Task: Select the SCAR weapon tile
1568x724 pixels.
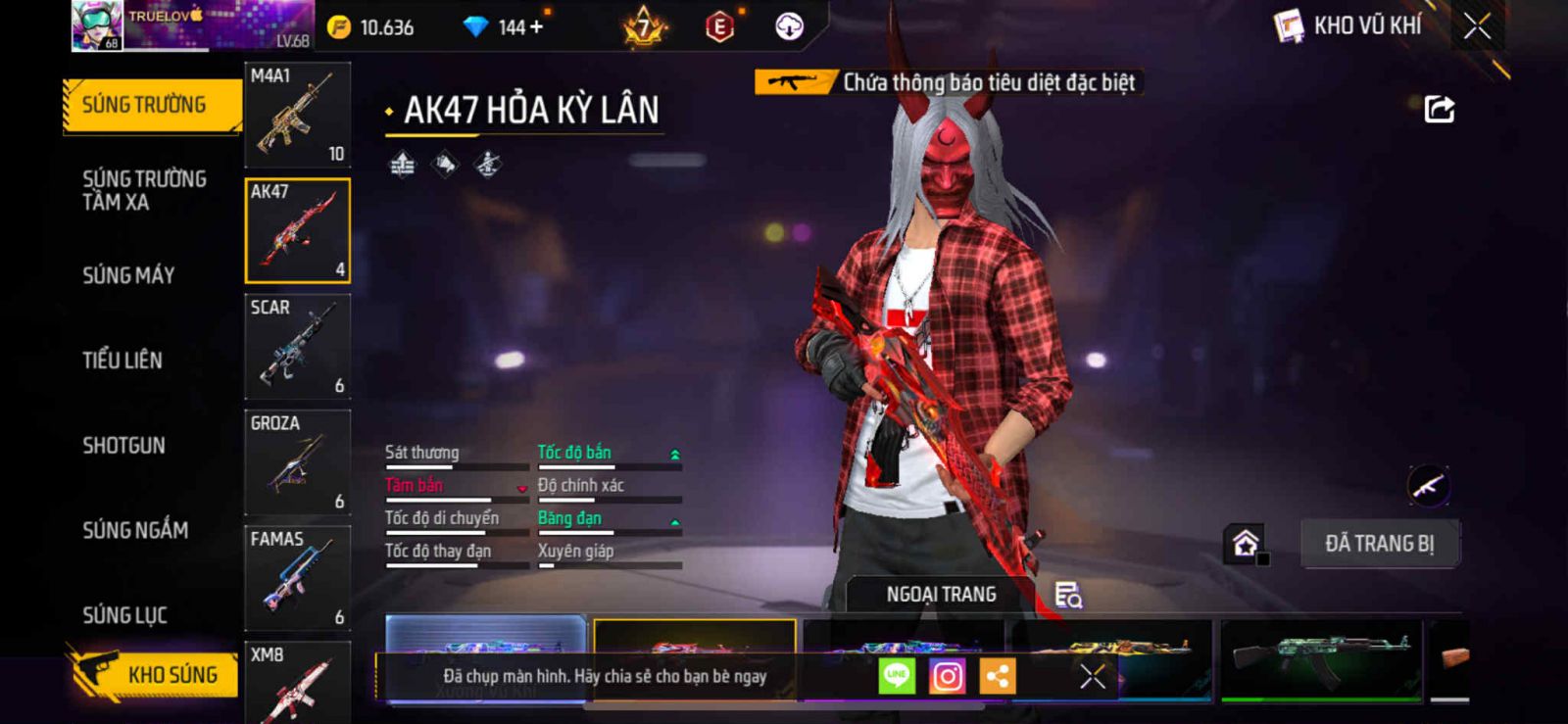Action: click(x=297, y=347)
